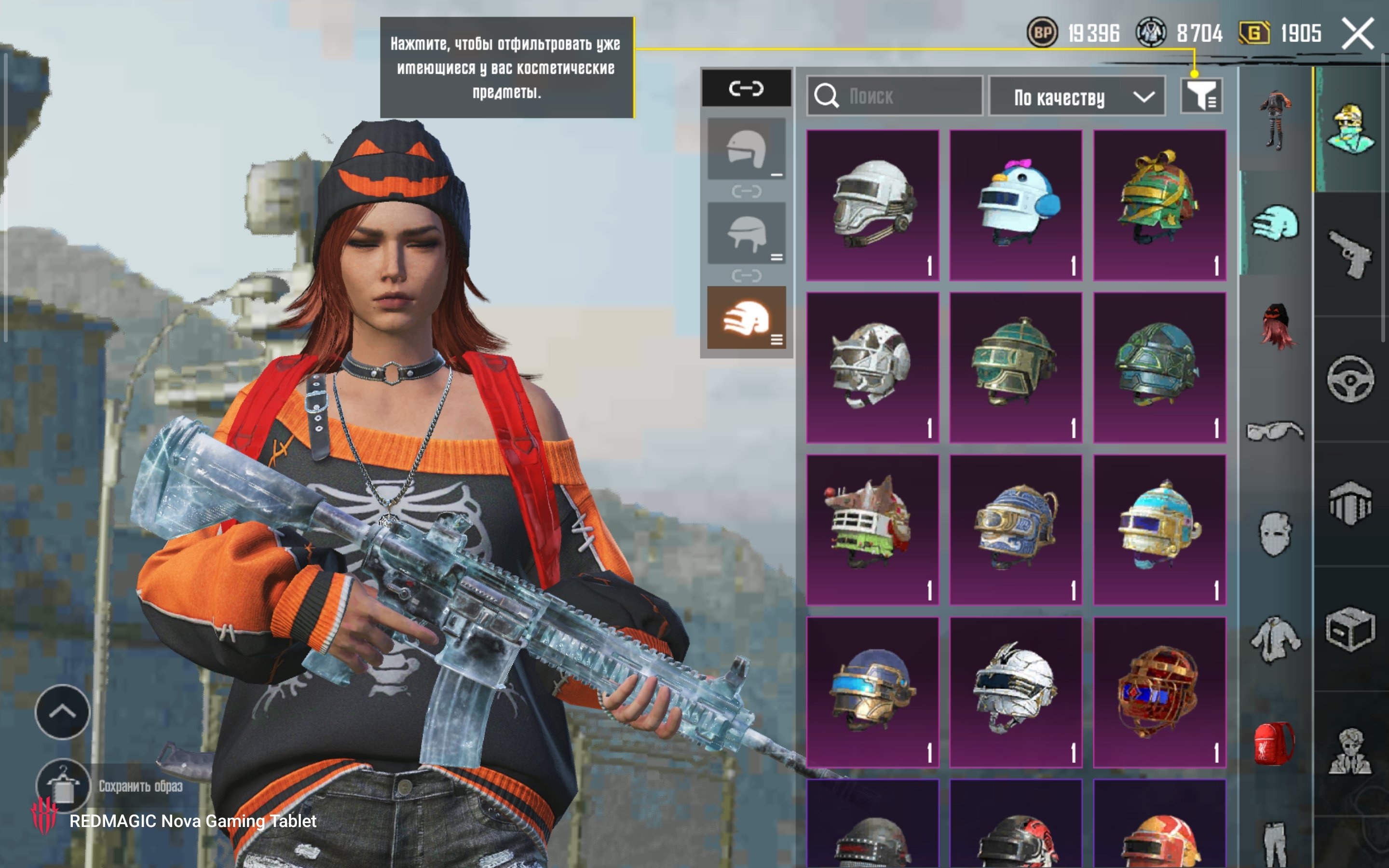Choose the gift-wrapped green and red helmet
The image size is (1389, 868).
pyautogui.click(x=1159, y=205)
